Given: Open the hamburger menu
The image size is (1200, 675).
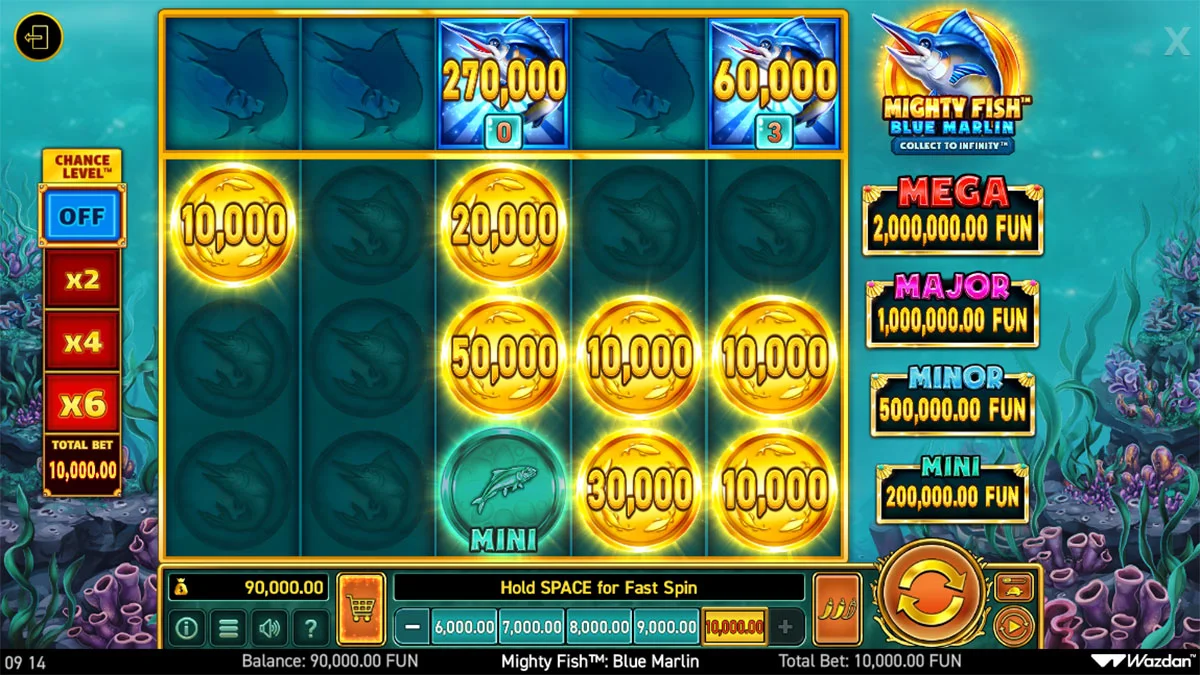Looking at the screenshot, I should pos(228,628).
